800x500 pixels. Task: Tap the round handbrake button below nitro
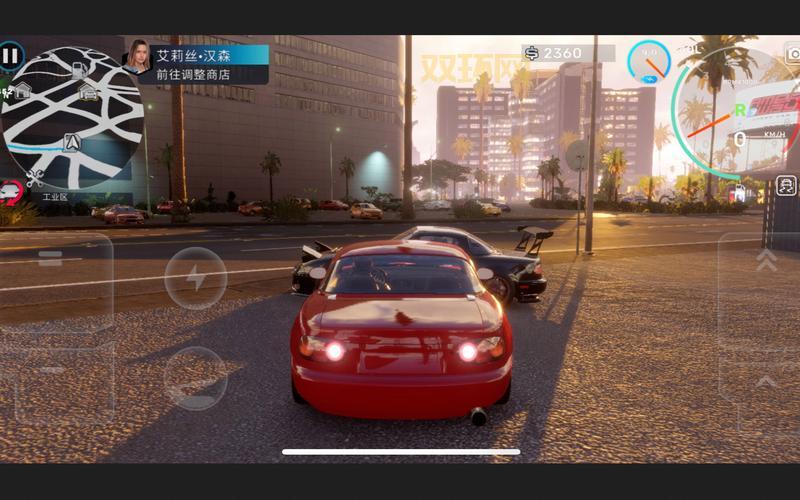[x=195, y=377]
